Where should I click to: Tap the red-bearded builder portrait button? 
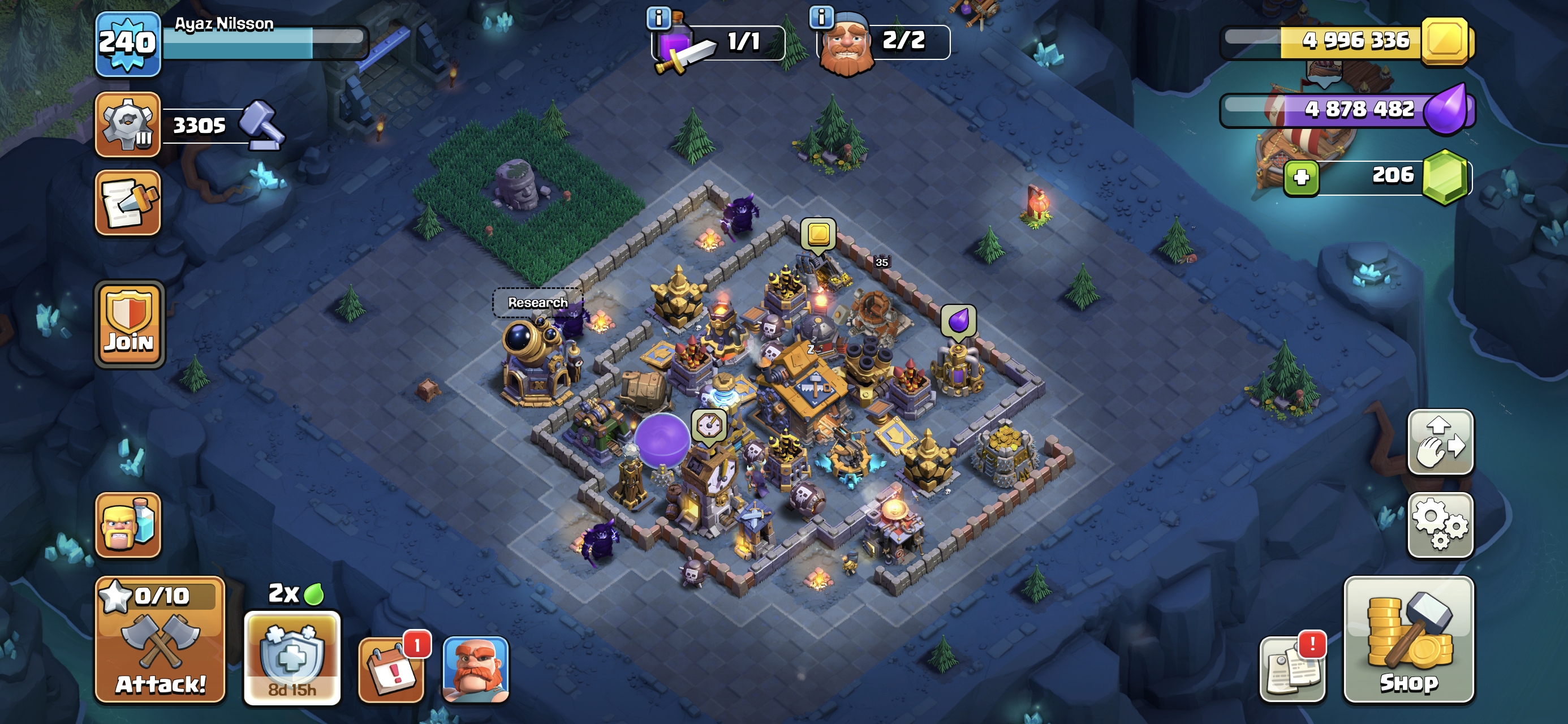pyautogui.click(x=475, y=669)
